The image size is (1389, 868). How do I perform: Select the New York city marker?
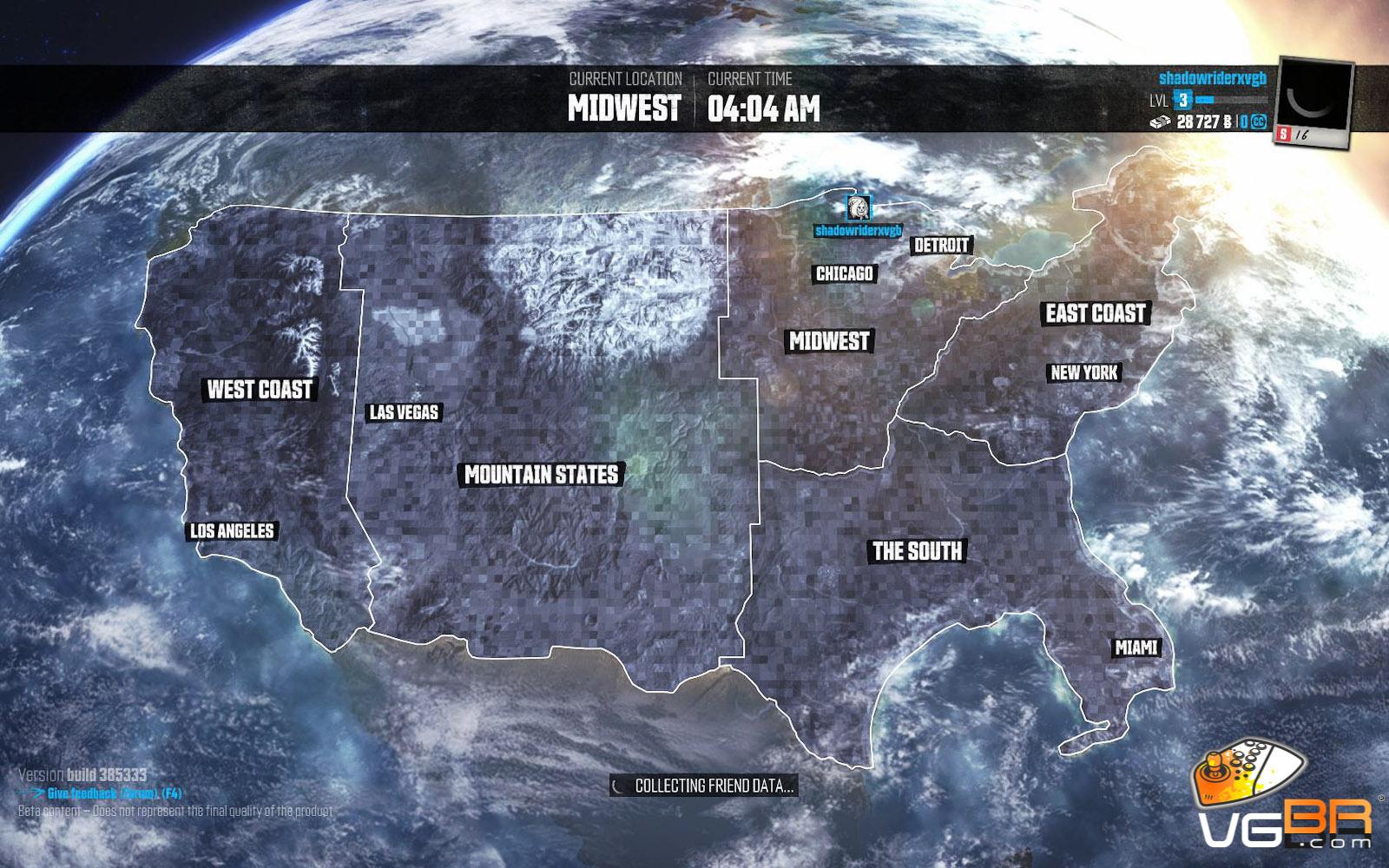click(x=1084, y=373)
